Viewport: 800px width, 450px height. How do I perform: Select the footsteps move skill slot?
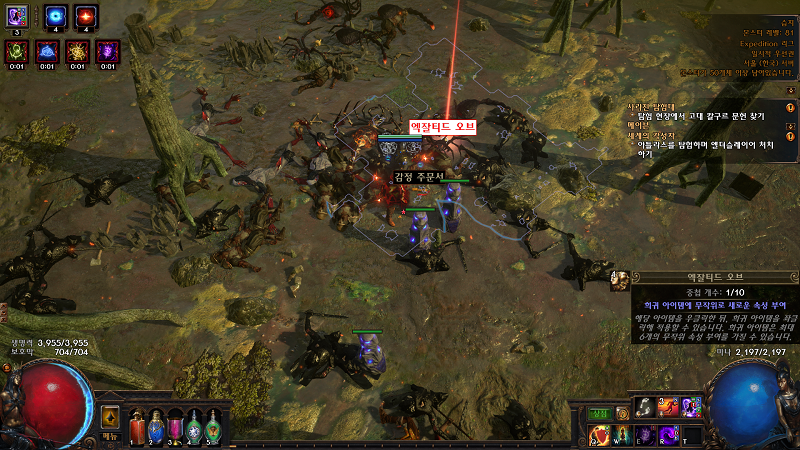(644, 407)
